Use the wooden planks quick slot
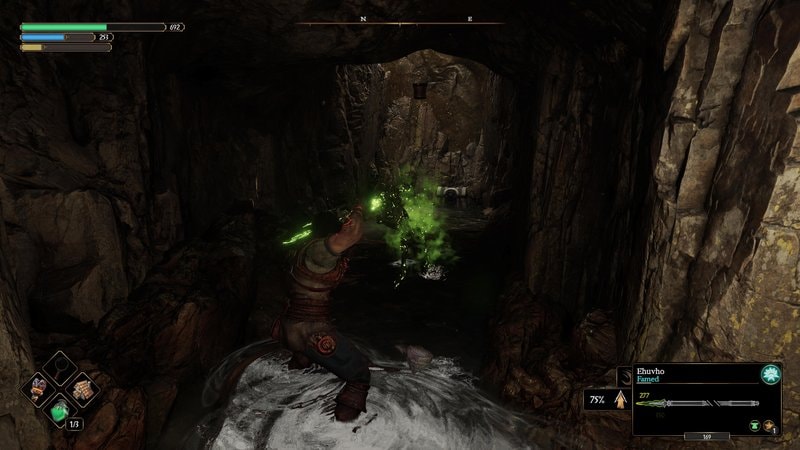This screenshot has height=450, width=800. (x=83, y=390)
